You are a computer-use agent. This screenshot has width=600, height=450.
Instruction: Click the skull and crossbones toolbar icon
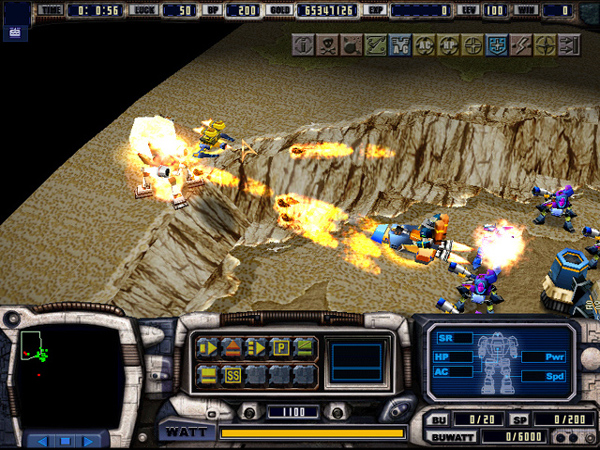328,45
